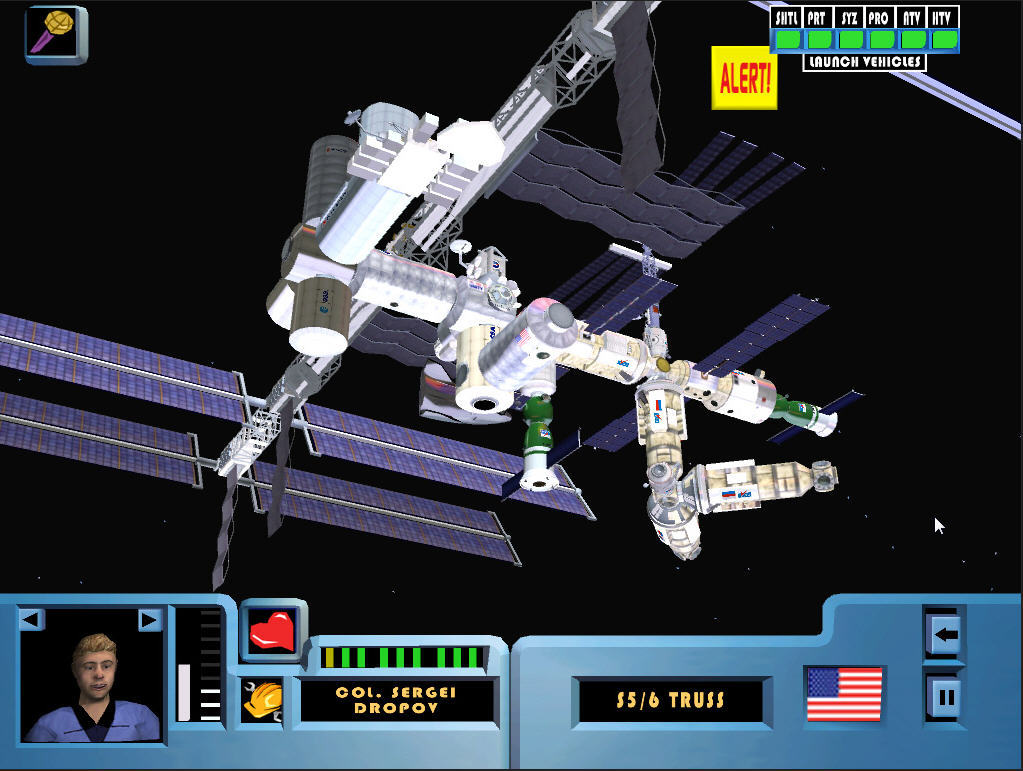Image resolution: width=1023 pixels, height=771 pixels.
Task: Choose the ATV launch vehicle button
Action: pyautogui.click(x=912, y=39)
